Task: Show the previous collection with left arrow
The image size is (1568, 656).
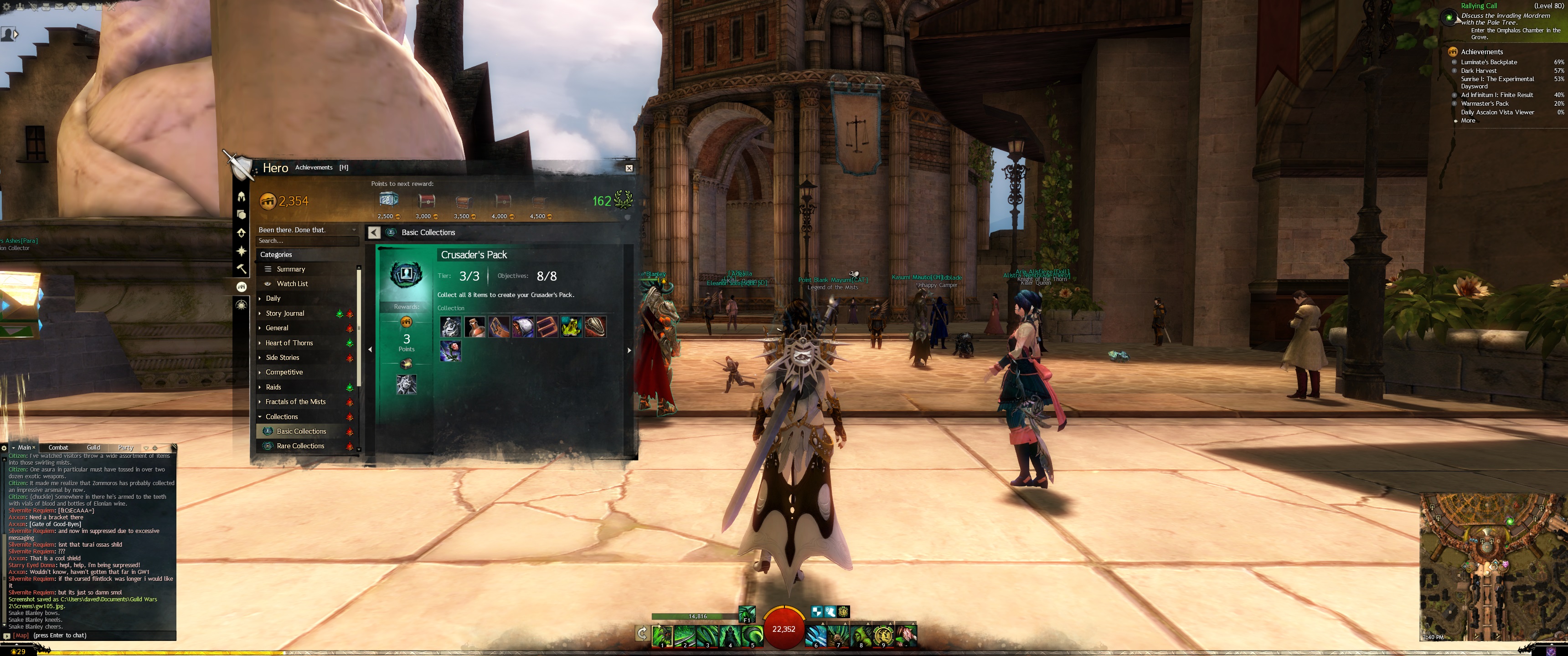Action: [370, 349]
